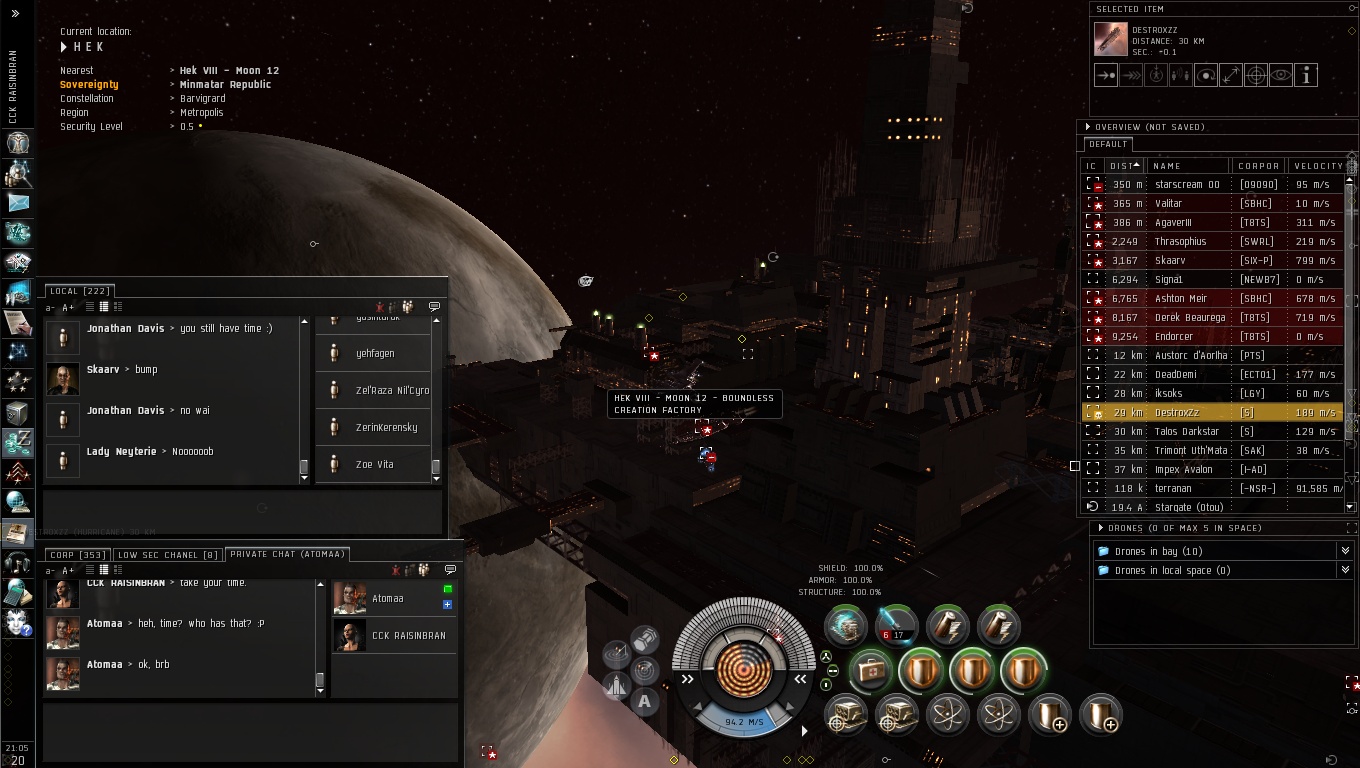Click the show info button for DestroxZZ

coord(1306,75)
